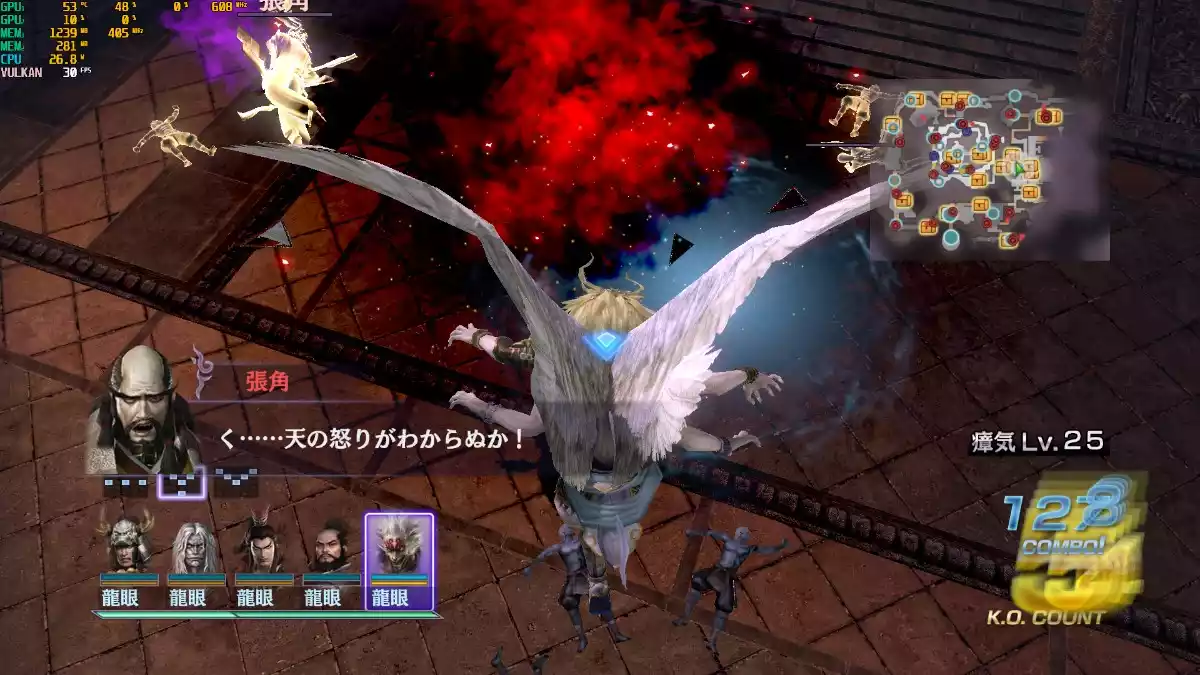The height and width of the screenshot is (675, 1200).
Task: Pick the bearded general portrait
Action: click(331, 545)
